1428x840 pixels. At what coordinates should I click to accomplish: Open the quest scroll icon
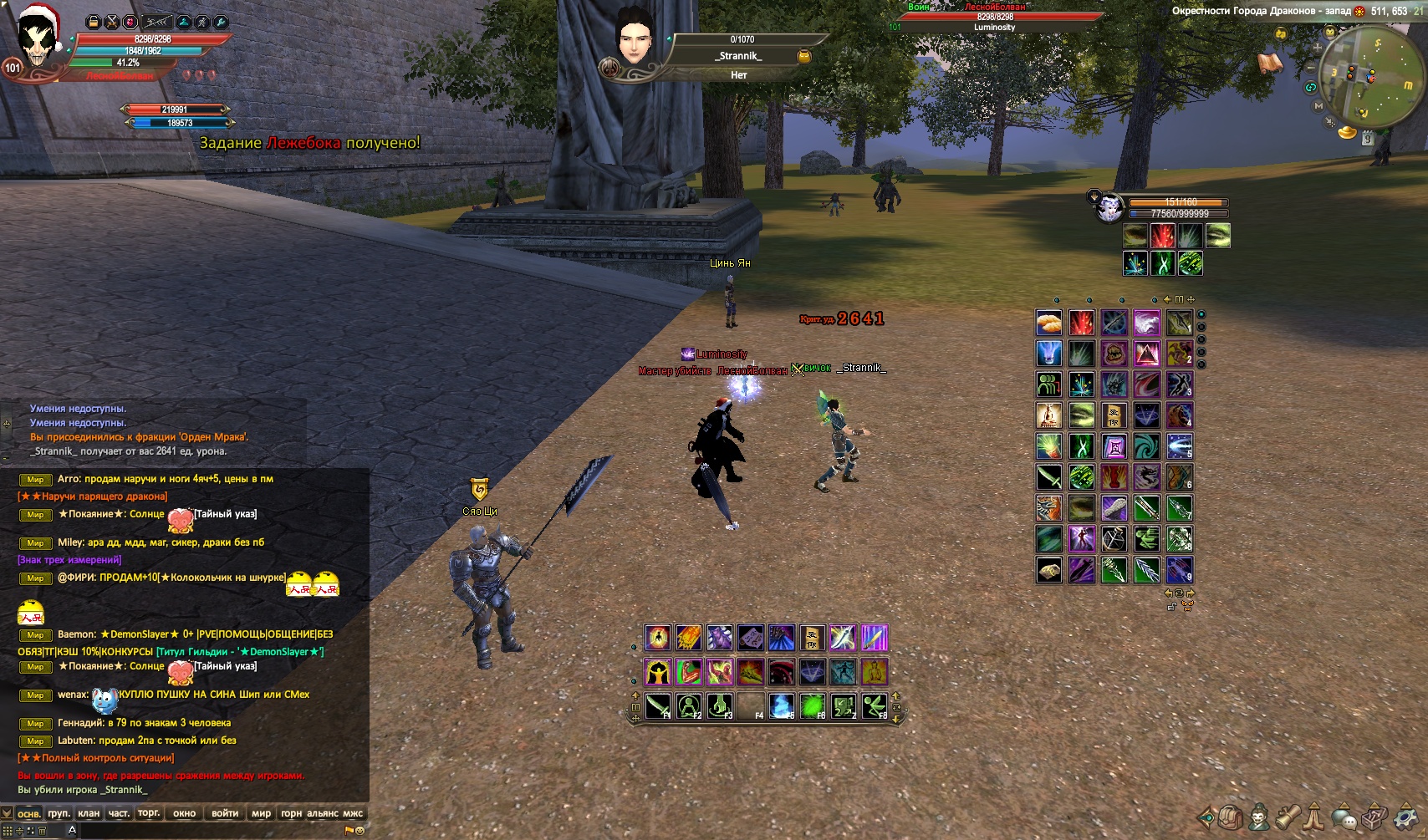pyautogui.click(x=1287, y=817)
